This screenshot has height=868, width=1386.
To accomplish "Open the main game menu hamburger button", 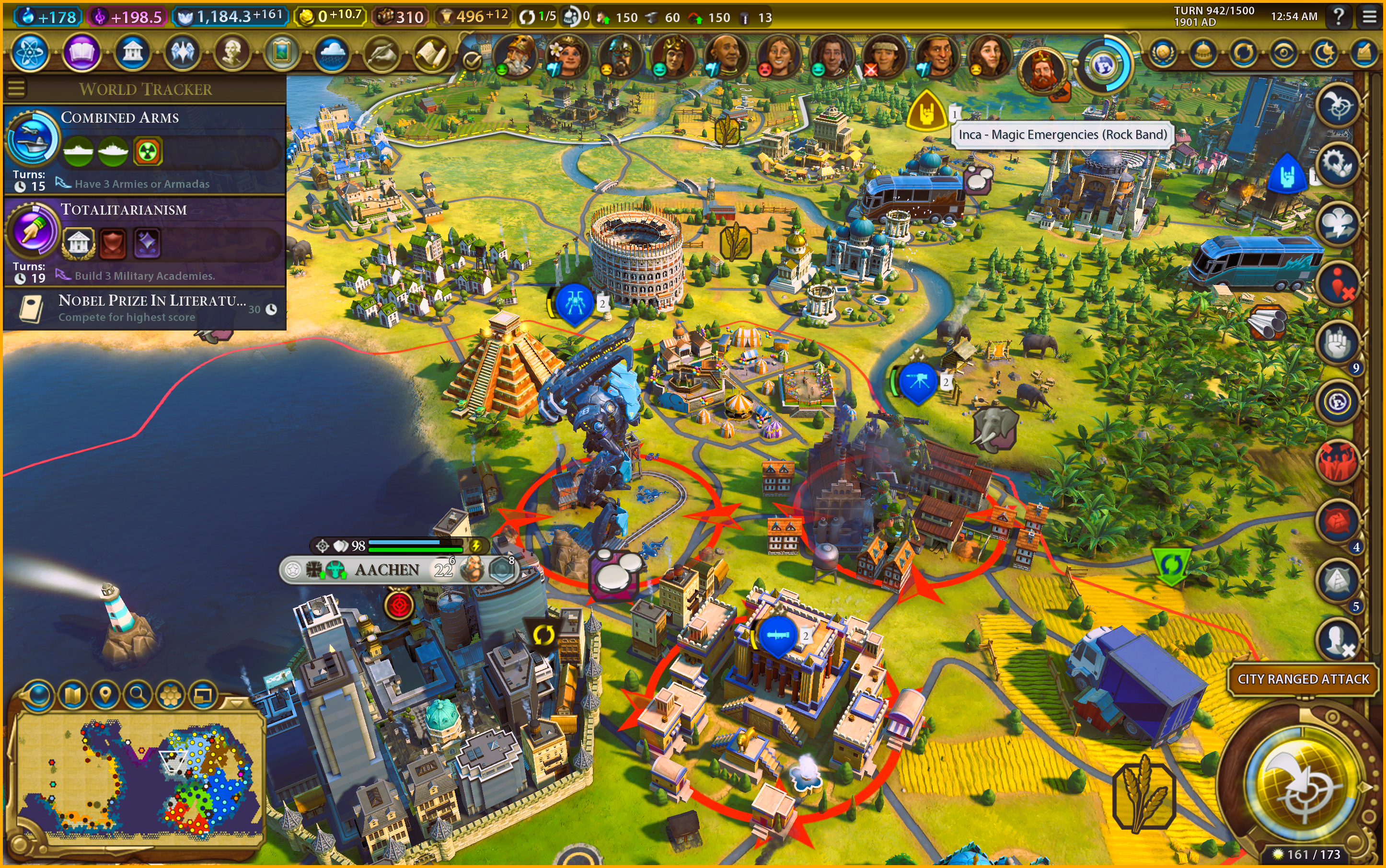I will (x=1369, y=17).
